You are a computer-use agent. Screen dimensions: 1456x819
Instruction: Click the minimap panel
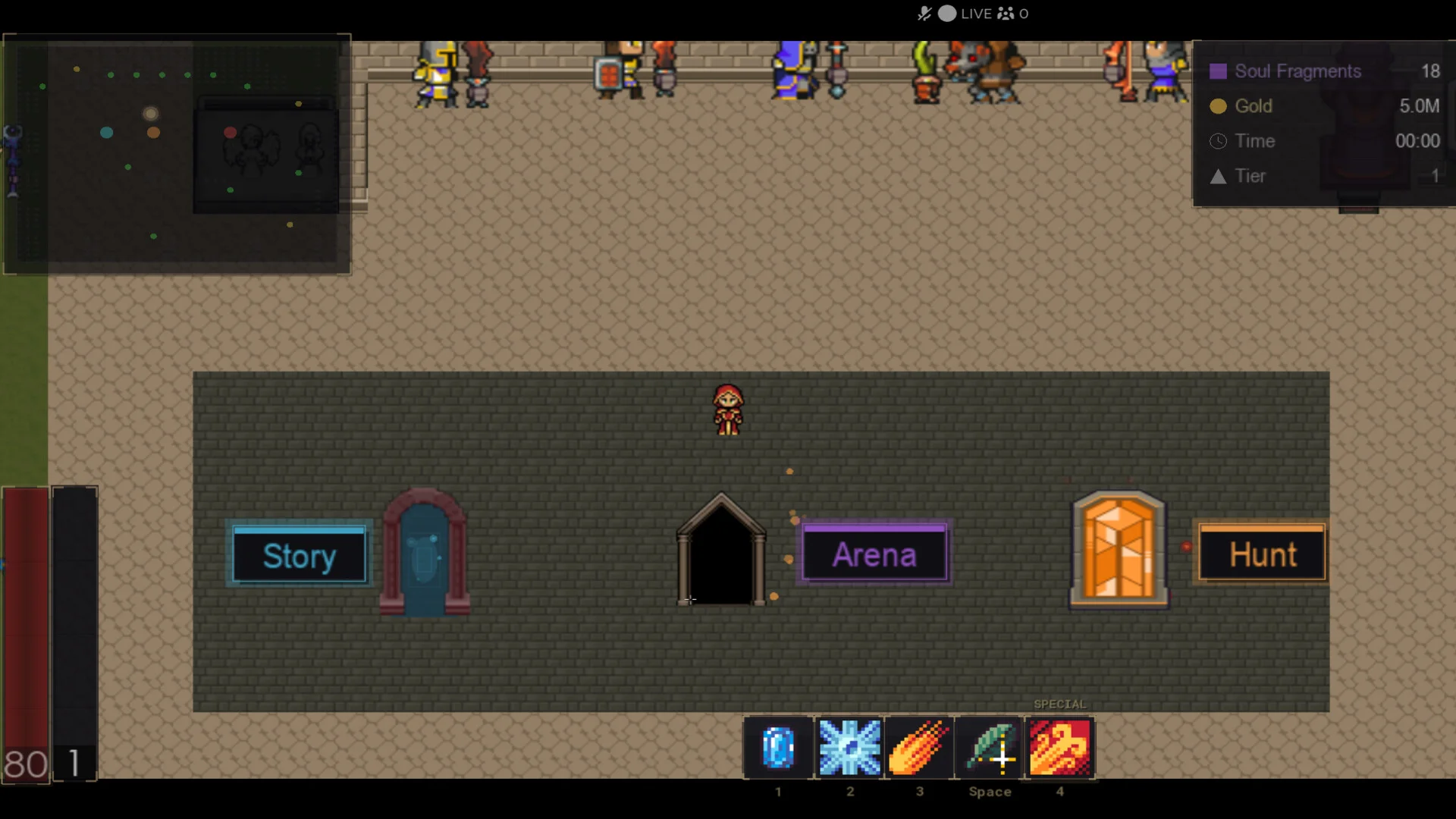(177, 154)
